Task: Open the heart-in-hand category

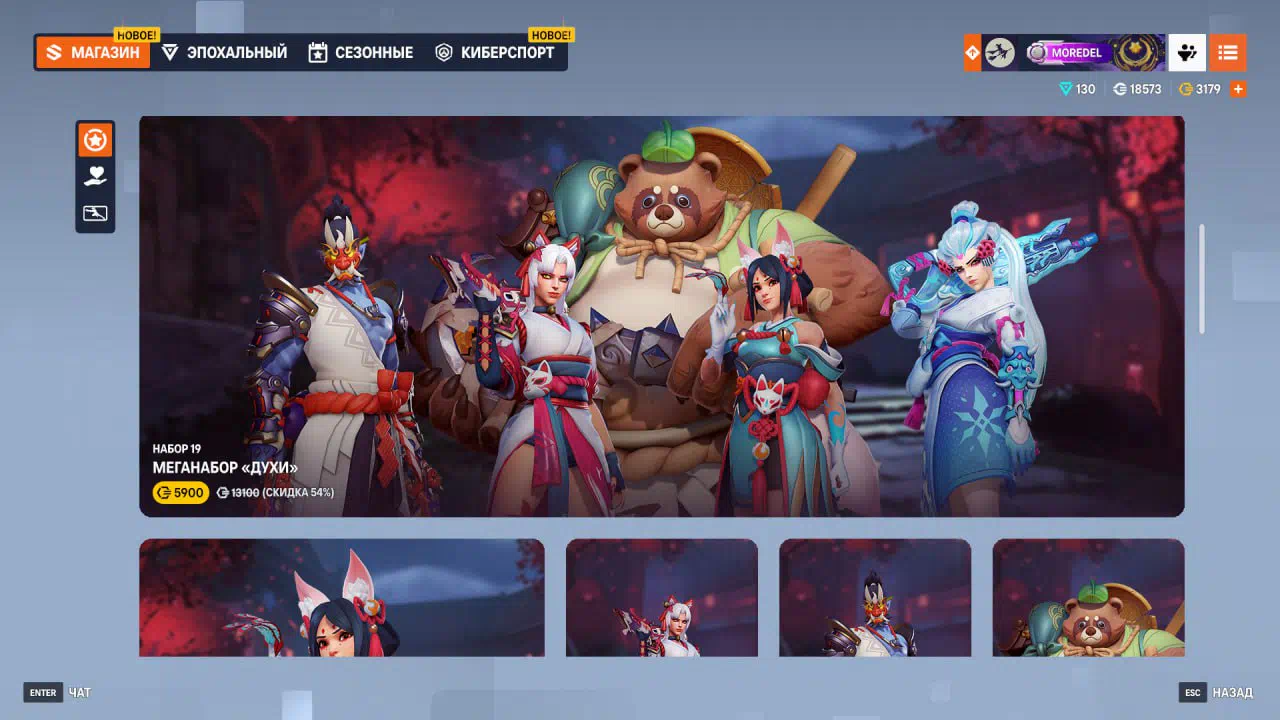Action: pos(95,177)
